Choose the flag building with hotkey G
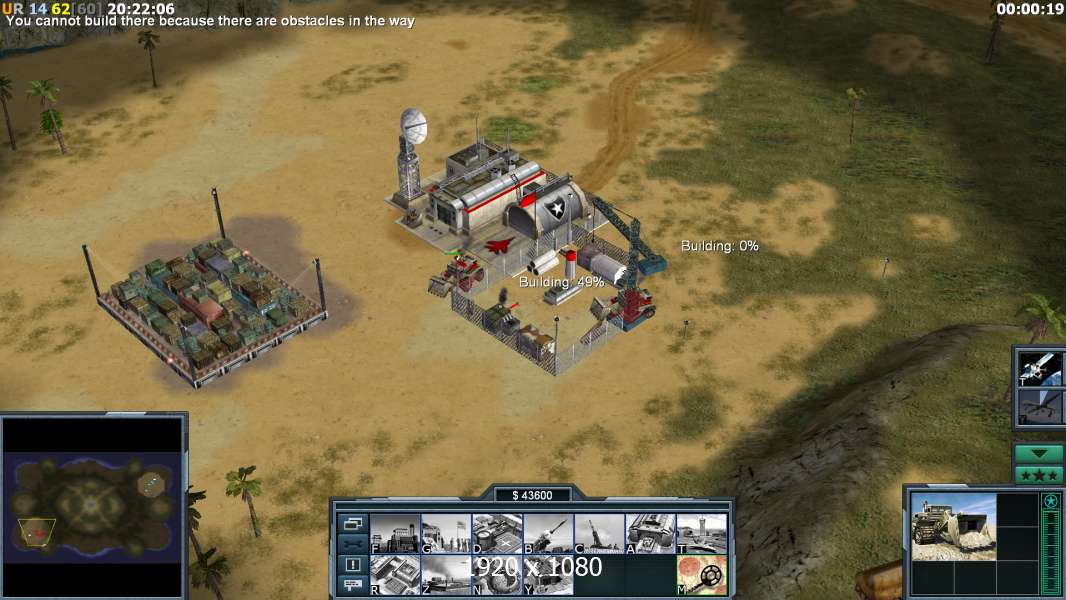Viewport: 1066px width, 600px height. (445, 533)
